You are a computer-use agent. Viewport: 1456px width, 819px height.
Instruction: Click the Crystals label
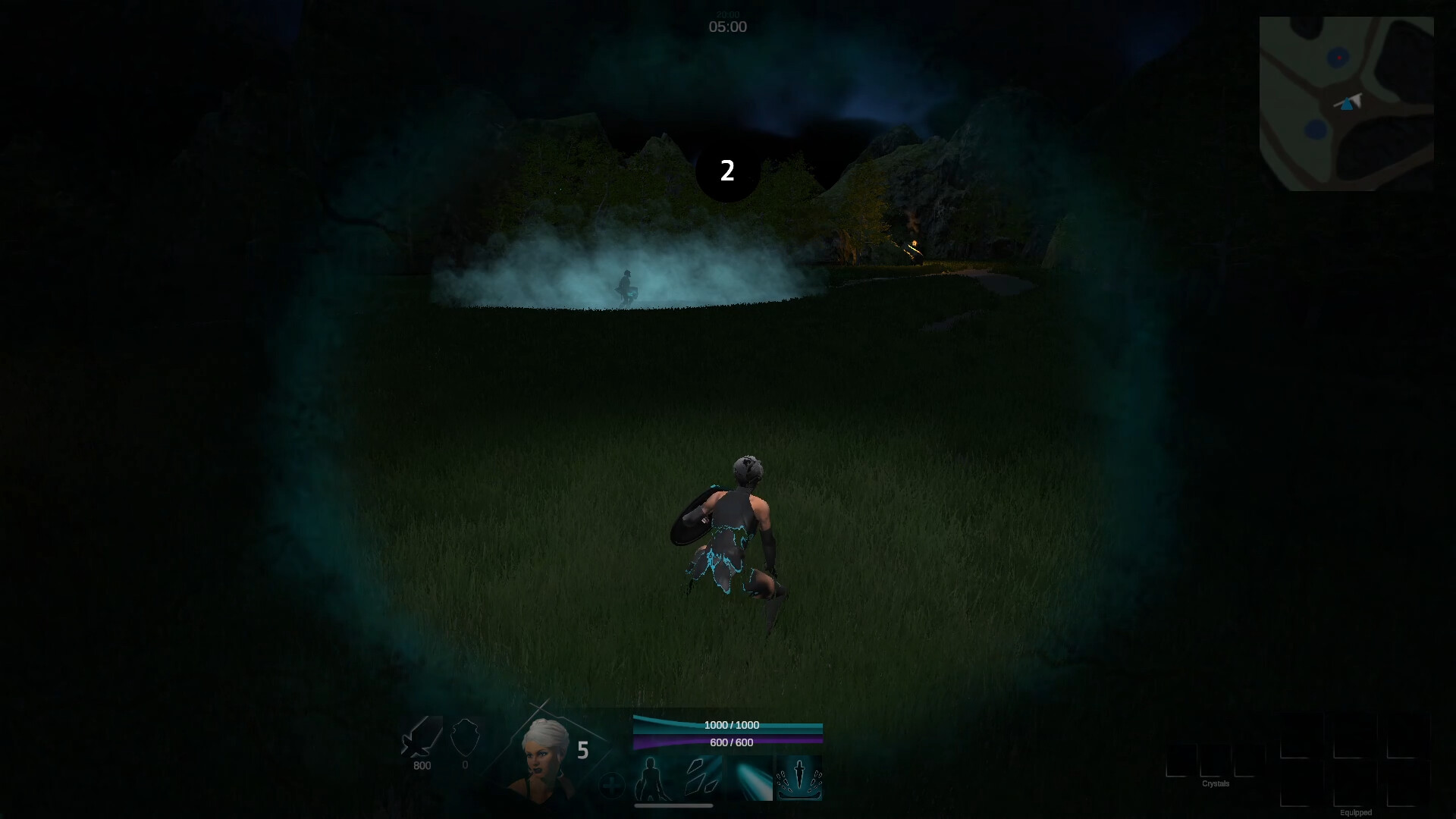1216,783
